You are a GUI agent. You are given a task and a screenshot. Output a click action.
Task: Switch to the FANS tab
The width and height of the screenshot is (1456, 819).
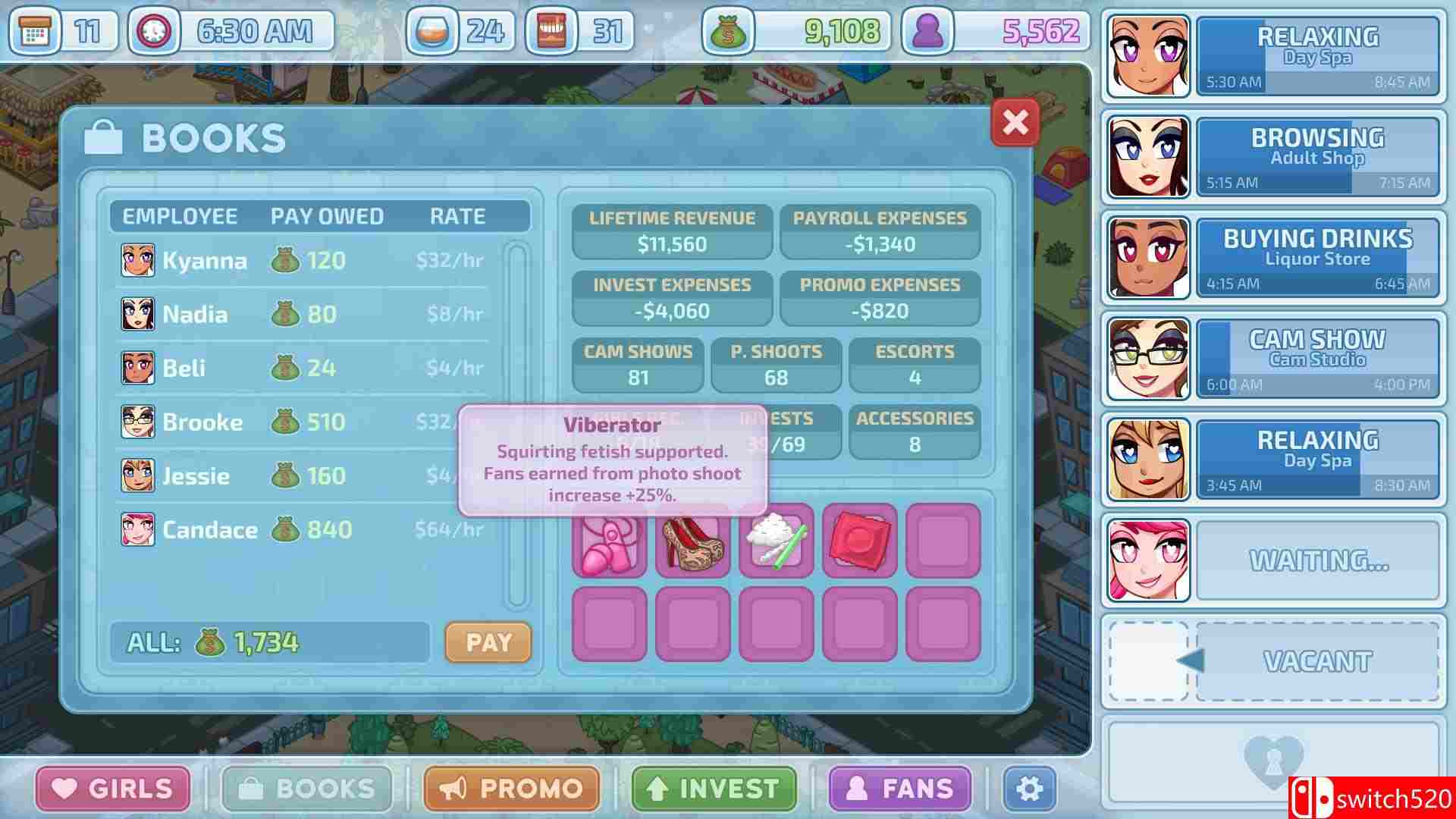tap(899, 789)
